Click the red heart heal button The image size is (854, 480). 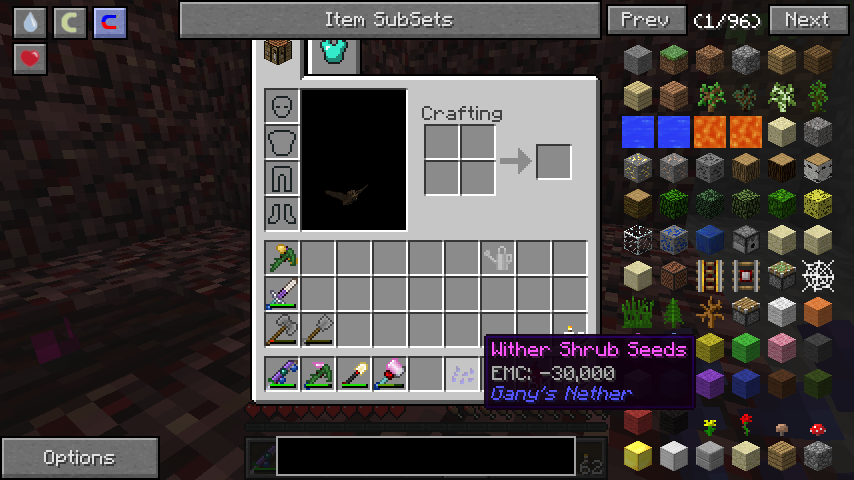(x=32, y=59)
